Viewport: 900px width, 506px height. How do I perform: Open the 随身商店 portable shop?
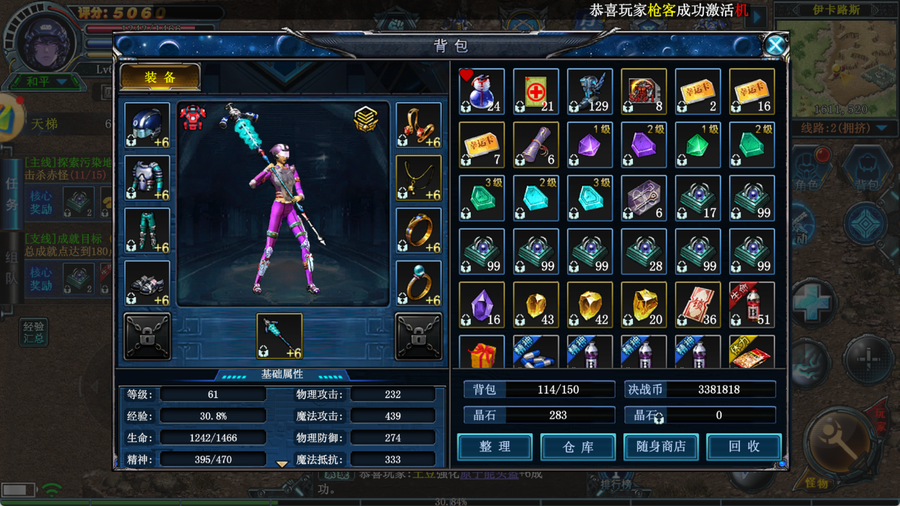coord(661,446)
